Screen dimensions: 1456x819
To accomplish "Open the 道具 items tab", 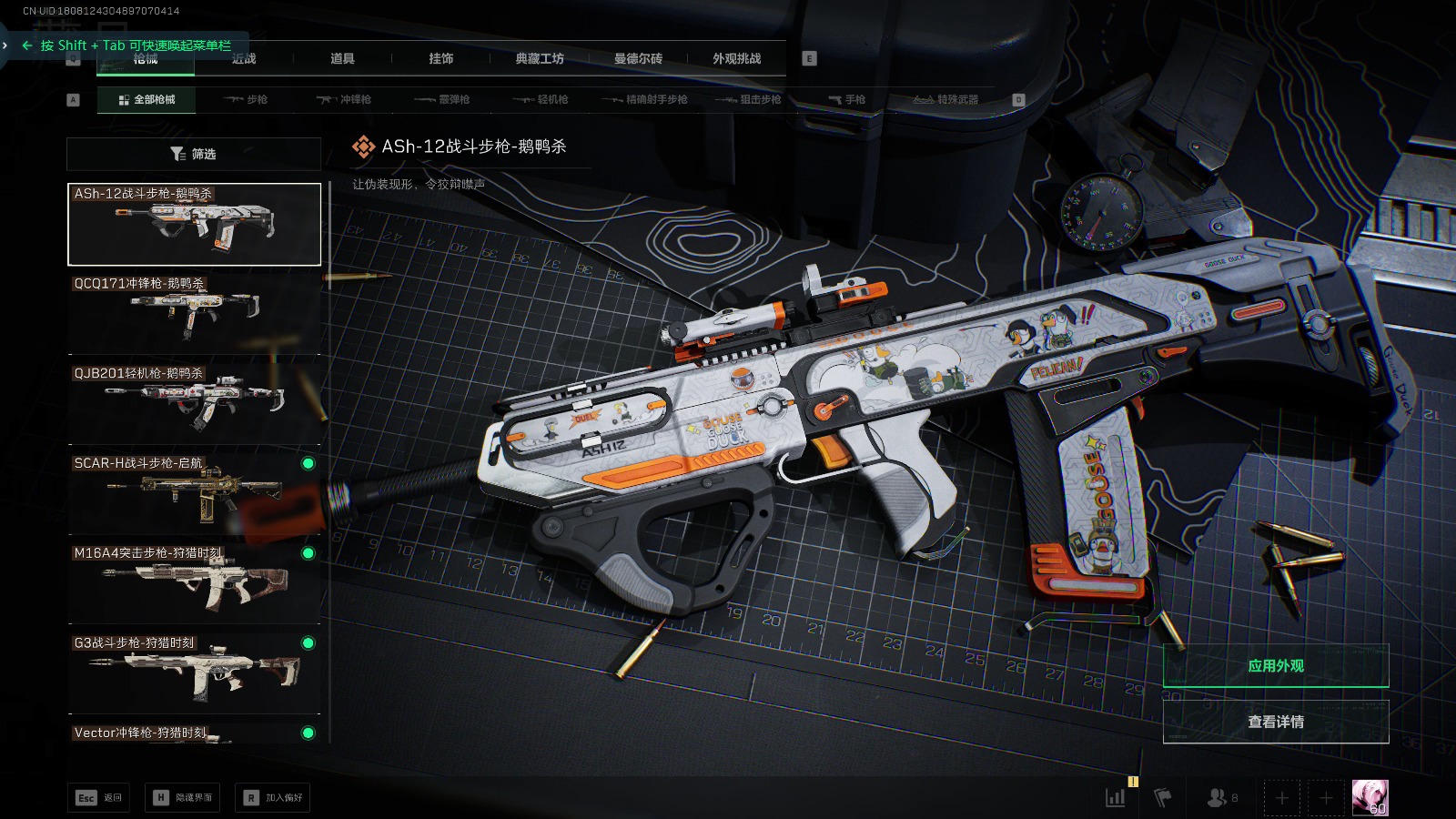I will (342, 59).
